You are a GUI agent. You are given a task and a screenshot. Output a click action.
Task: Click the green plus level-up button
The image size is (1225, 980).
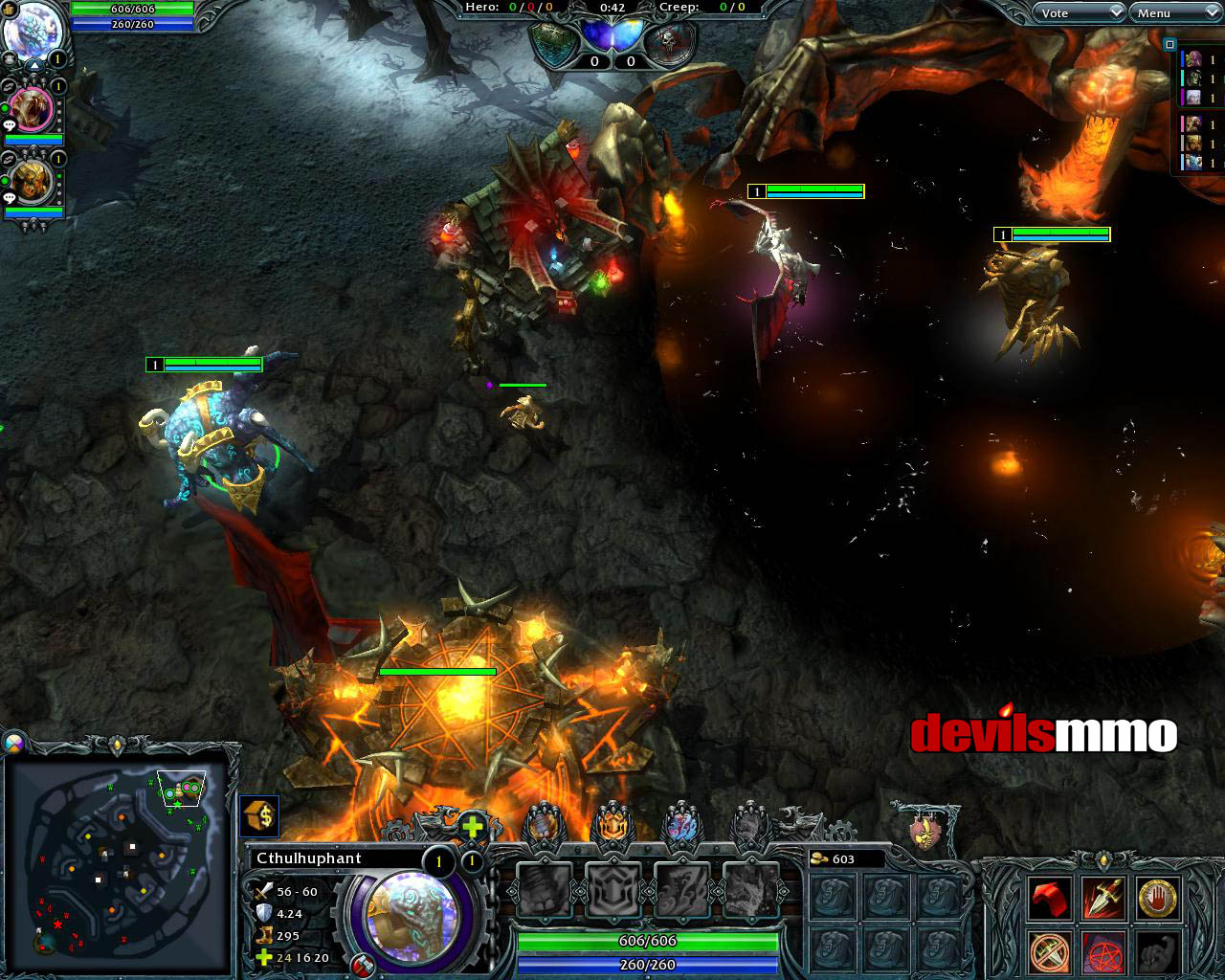pyautogui.click(x=473, y=827)
